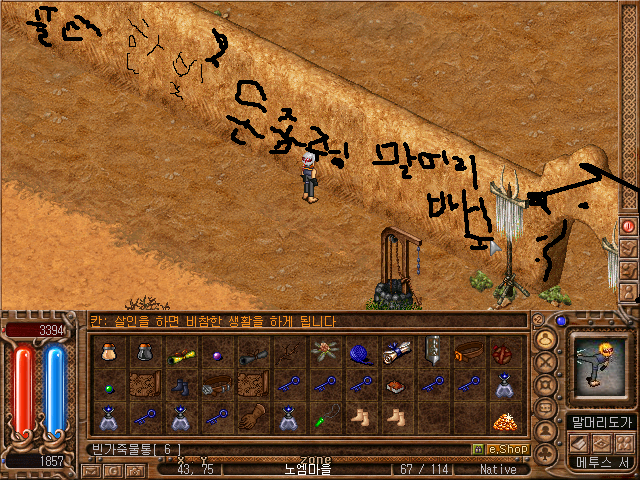The image size is (640, 480).
Task: Click the bag-shaped round menu button
Action: (x=547, y=339)
